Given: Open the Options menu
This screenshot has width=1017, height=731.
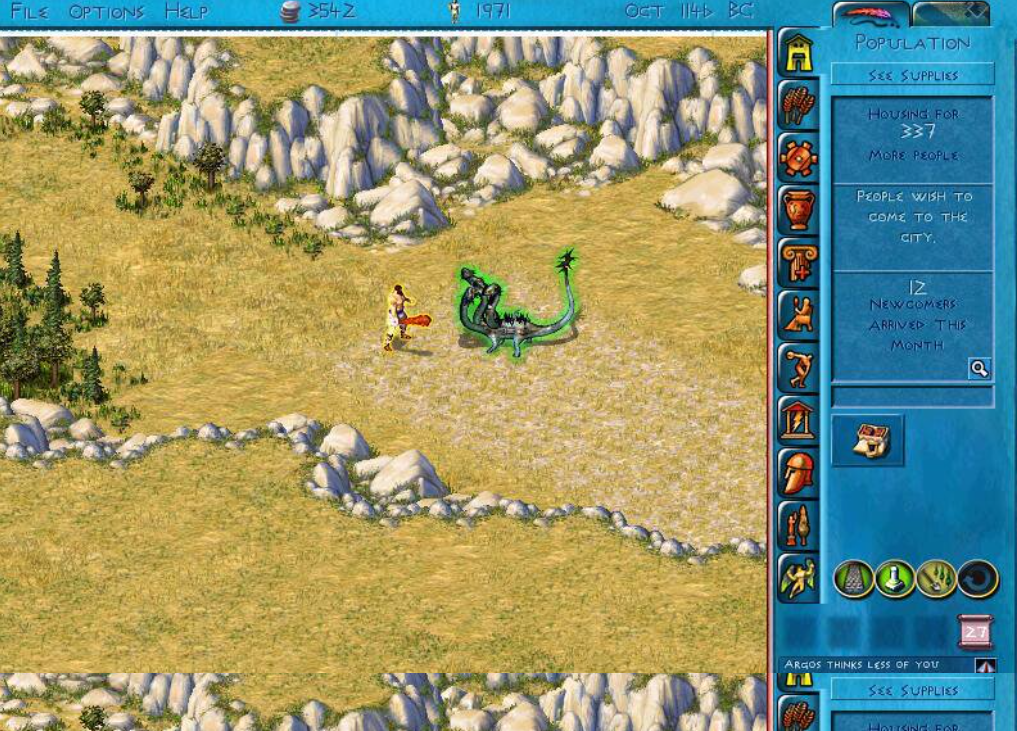Looking at the screenshot, I should point(107,12).
